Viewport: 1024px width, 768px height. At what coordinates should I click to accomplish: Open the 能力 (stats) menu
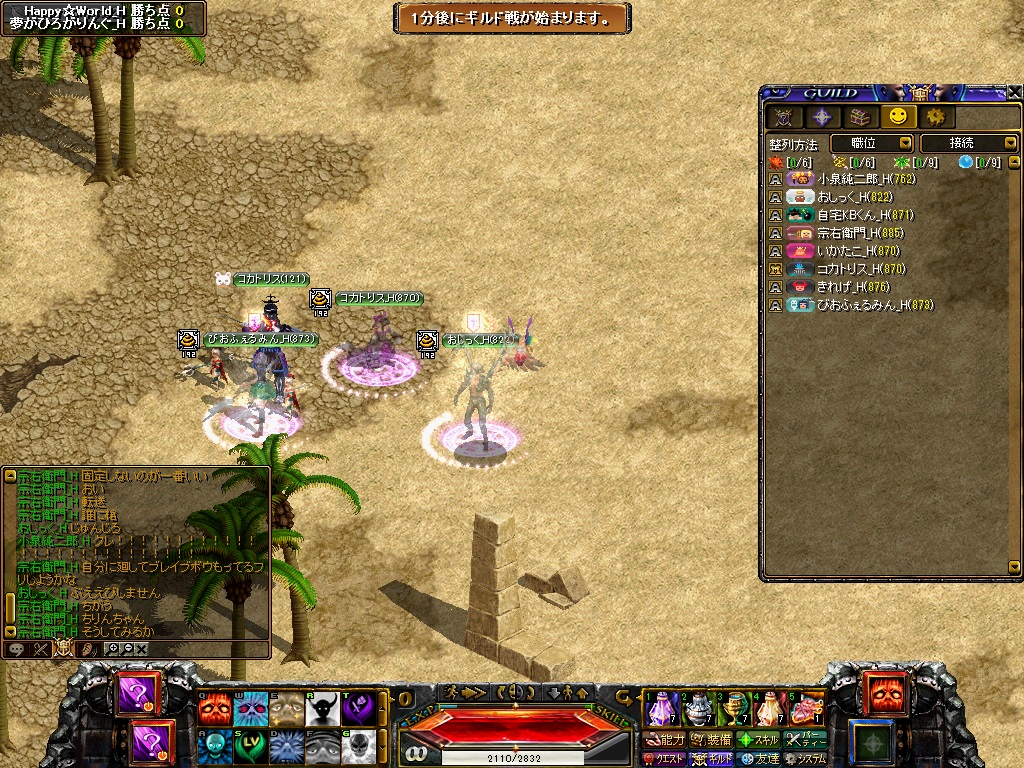pos(665,740)
